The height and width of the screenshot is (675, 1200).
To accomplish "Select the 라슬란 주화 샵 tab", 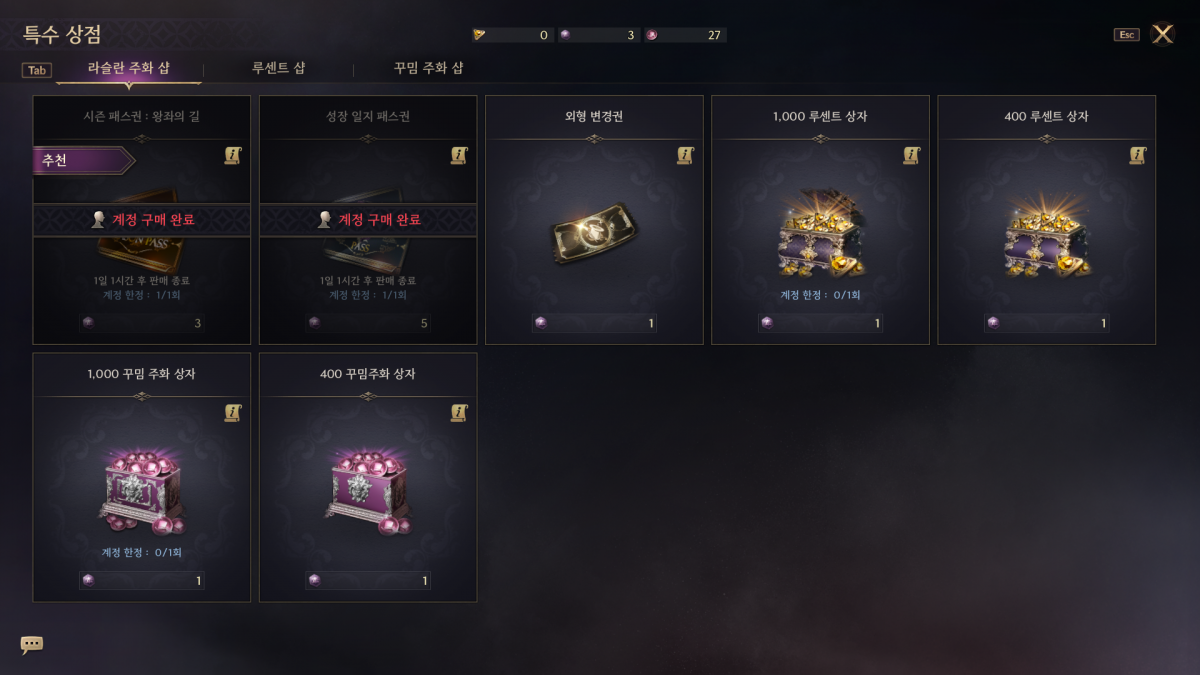I will click(129, 69).
